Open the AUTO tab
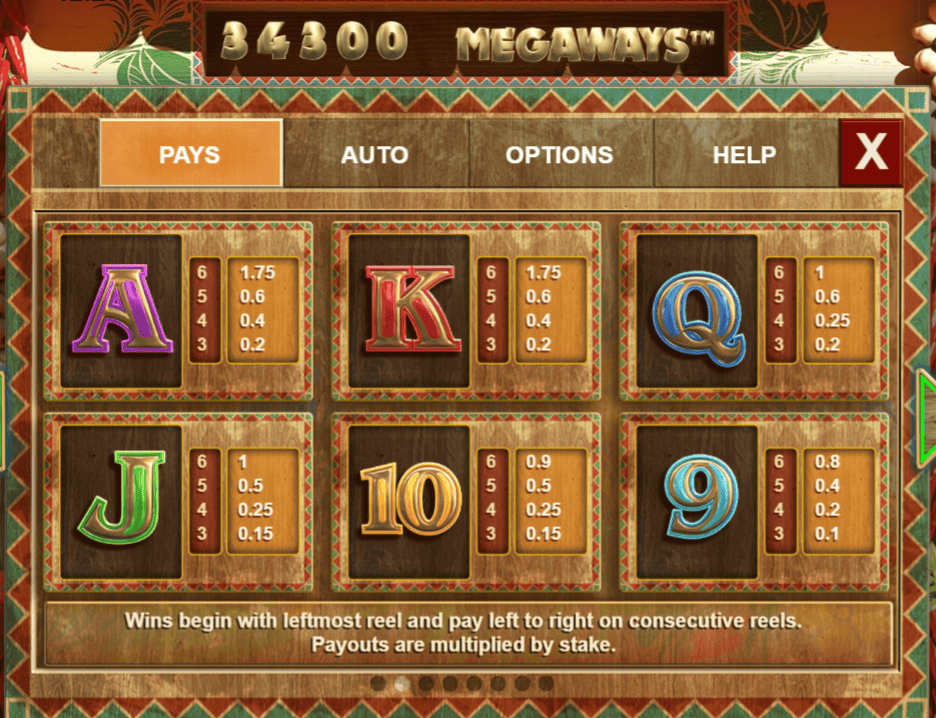Viewport: 936px width, 718px height. pyautogui.click(x=375, y=154)
